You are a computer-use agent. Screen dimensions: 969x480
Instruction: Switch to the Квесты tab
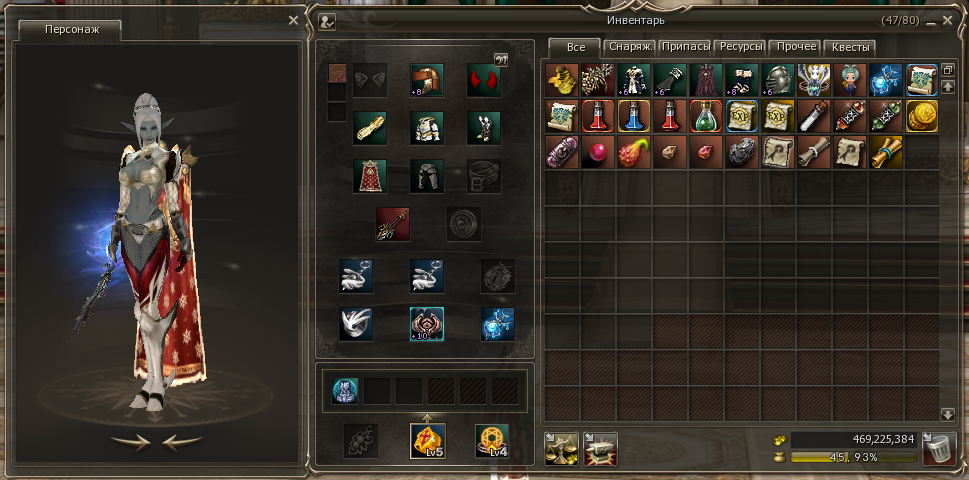[x=851, y=47]
